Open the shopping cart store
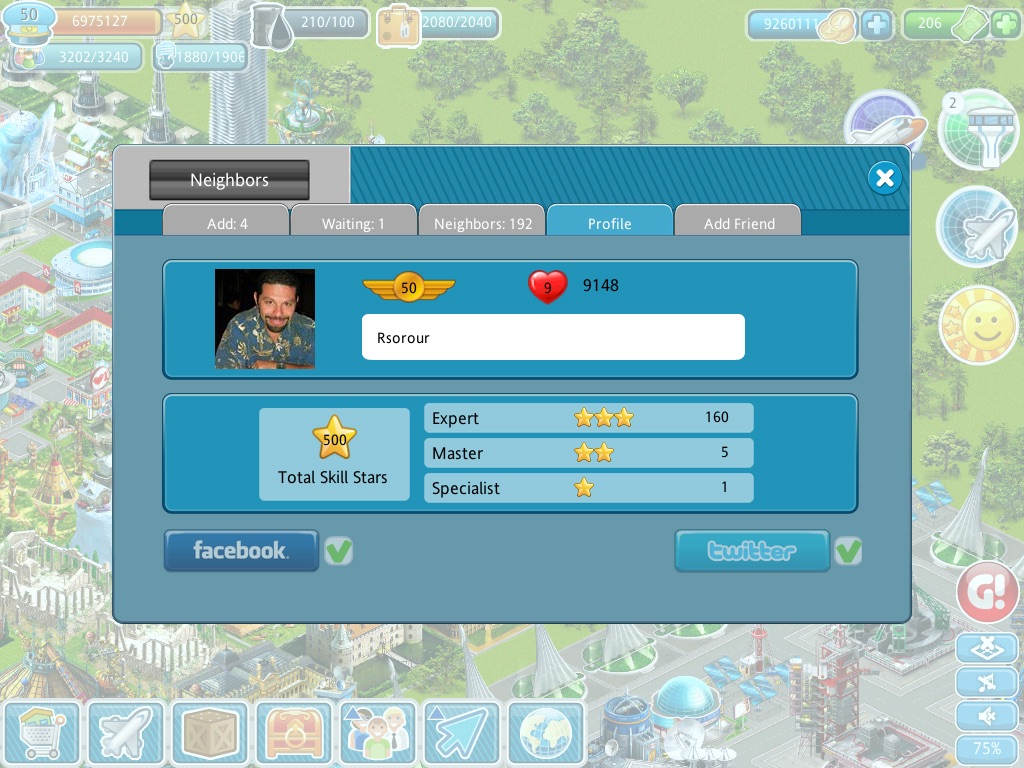The image size is (1024, 768). 41,734
